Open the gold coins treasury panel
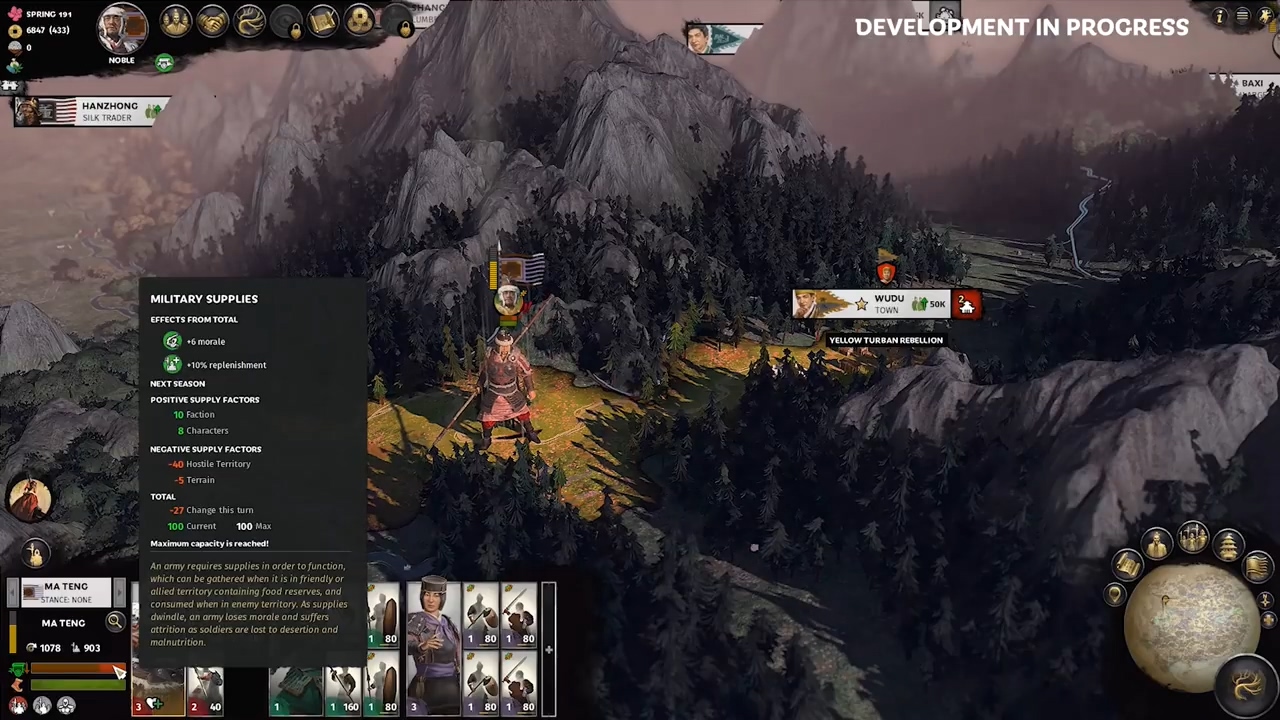 [x=360, y=21]
